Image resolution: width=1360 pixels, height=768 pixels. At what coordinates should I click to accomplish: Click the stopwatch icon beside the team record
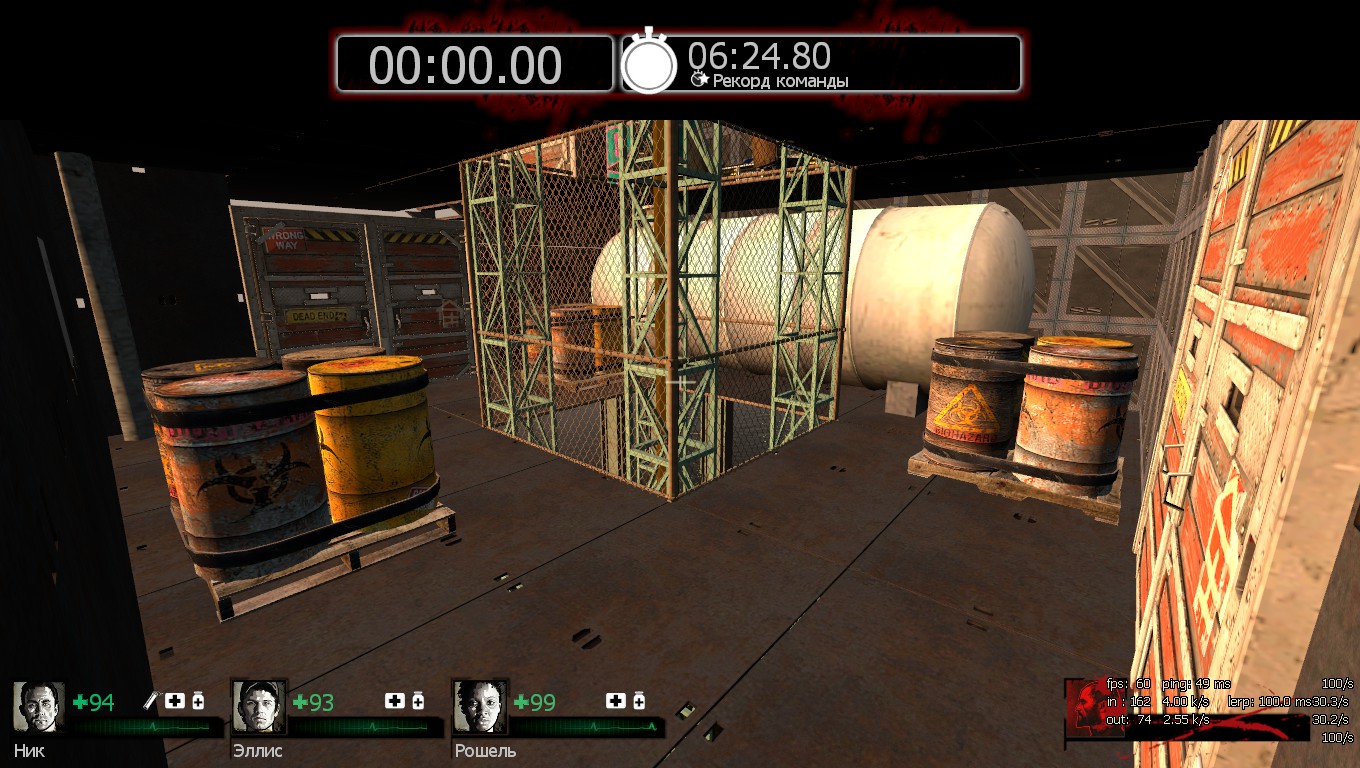(649, 63)
